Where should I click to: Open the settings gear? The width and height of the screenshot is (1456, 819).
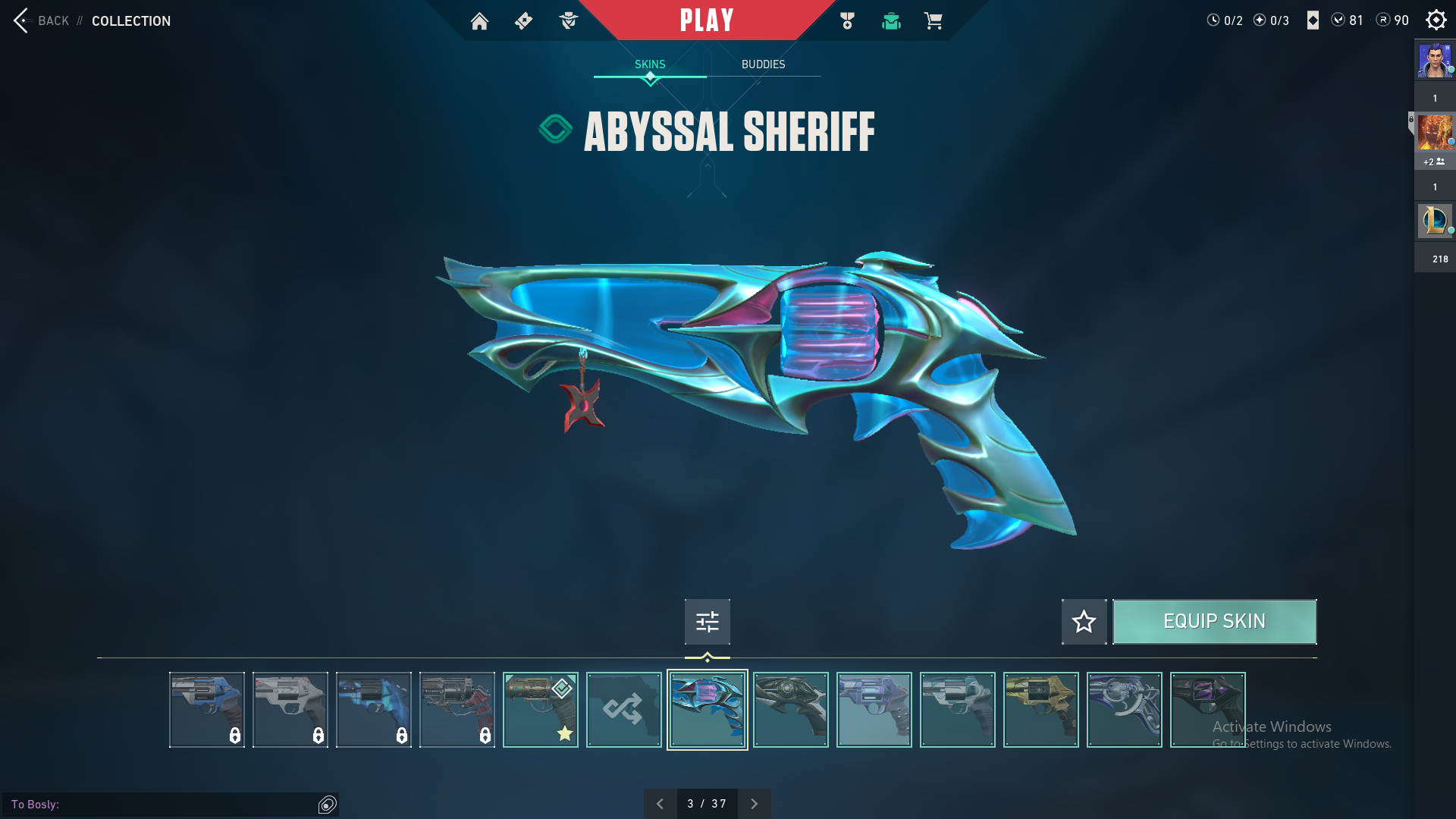[1436, 20]
